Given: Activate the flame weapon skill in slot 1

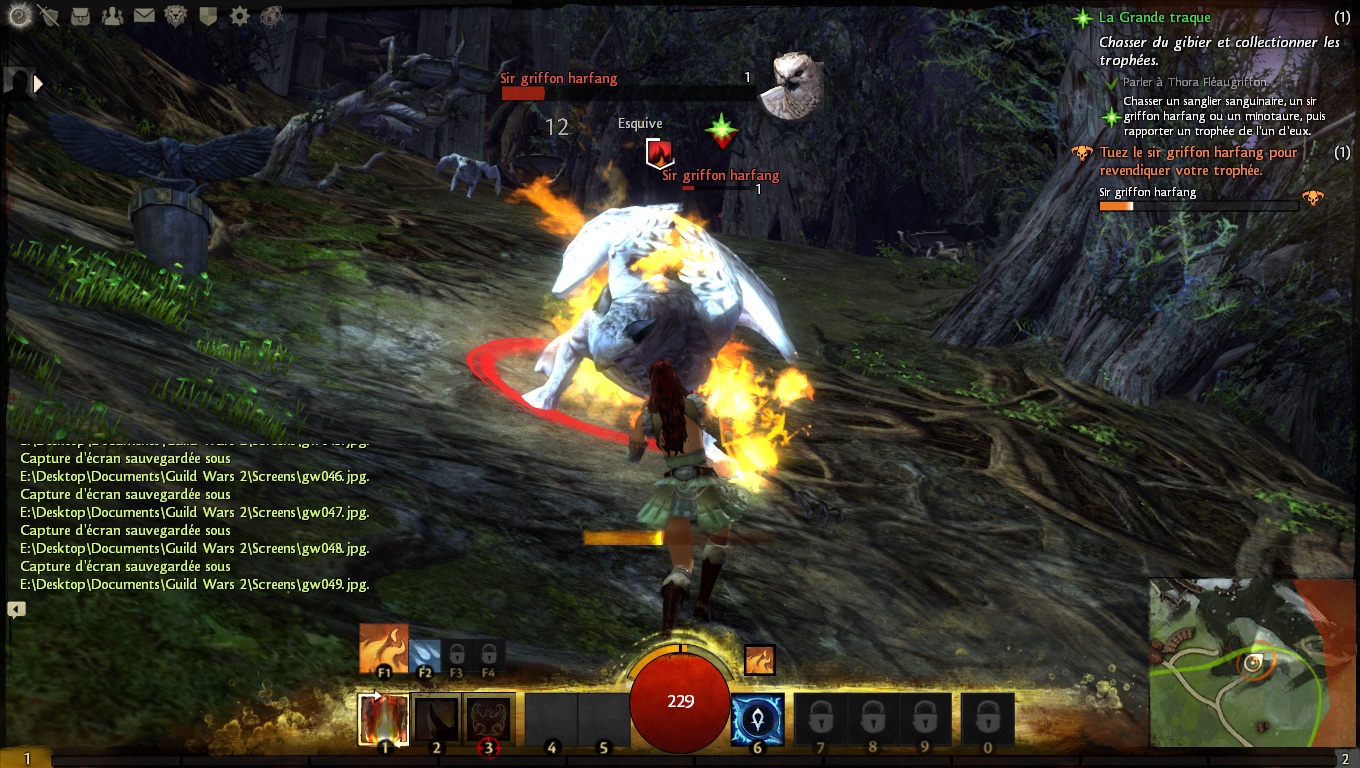Looking at the screenshot, I should click(384, 718).
